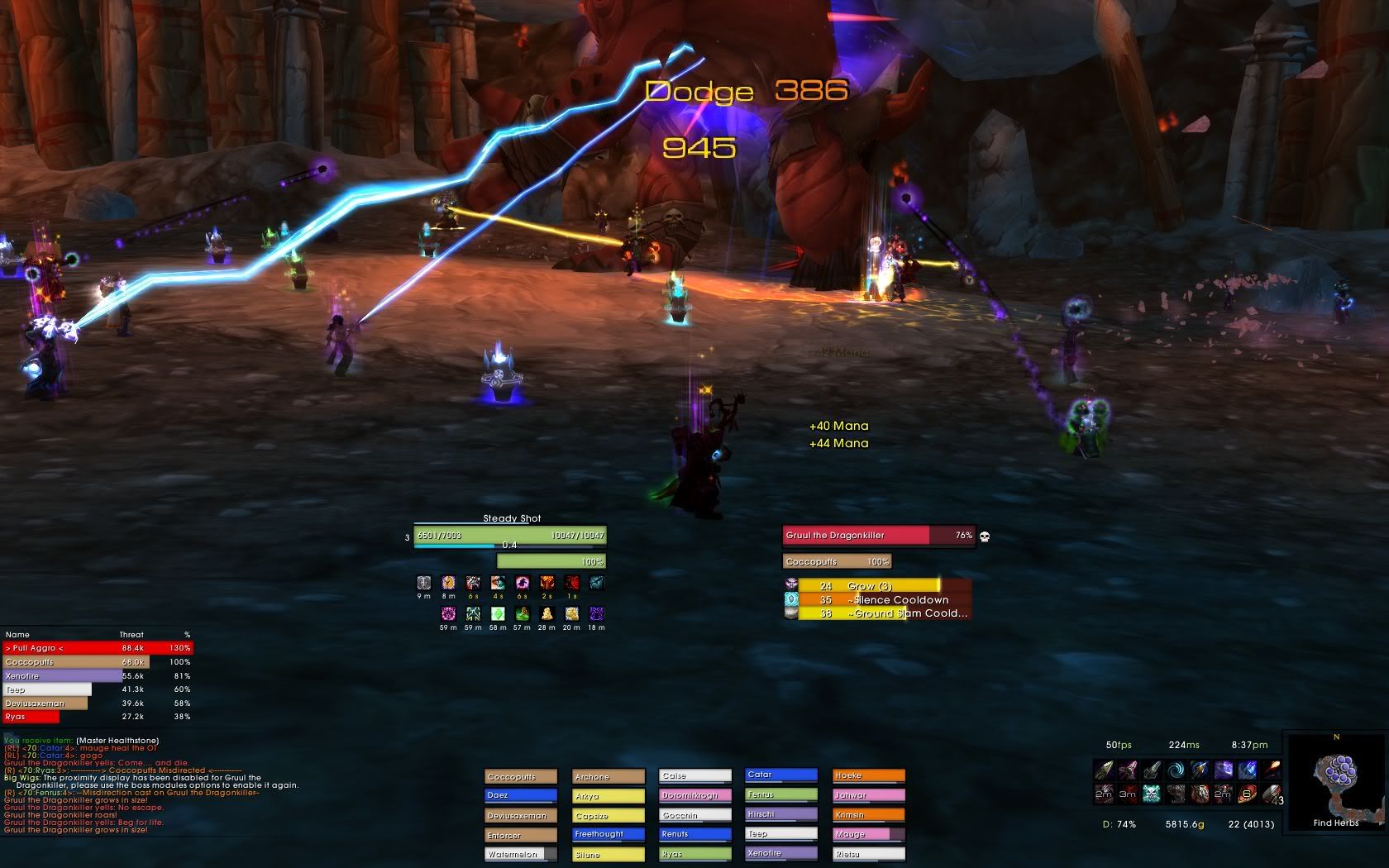Target Watermelon in the raid frames
The image size is (1389, 868).
click(x=521, y=855)
